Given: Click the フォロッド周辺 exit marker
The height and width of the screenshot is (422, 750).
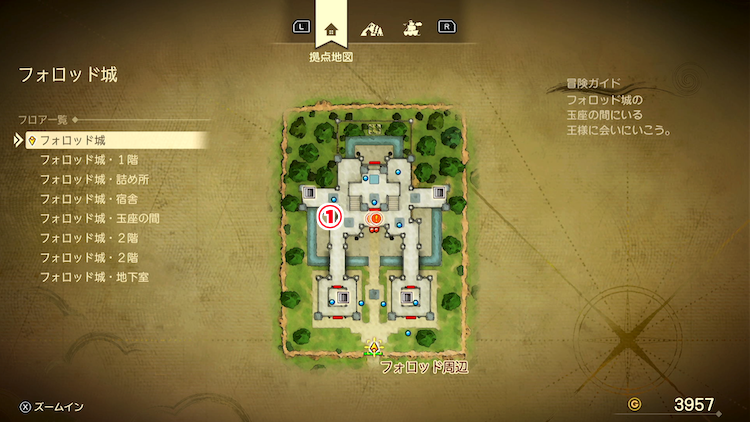Looking at the screenshot, I should pyautogui.click(x=375, y=348).
